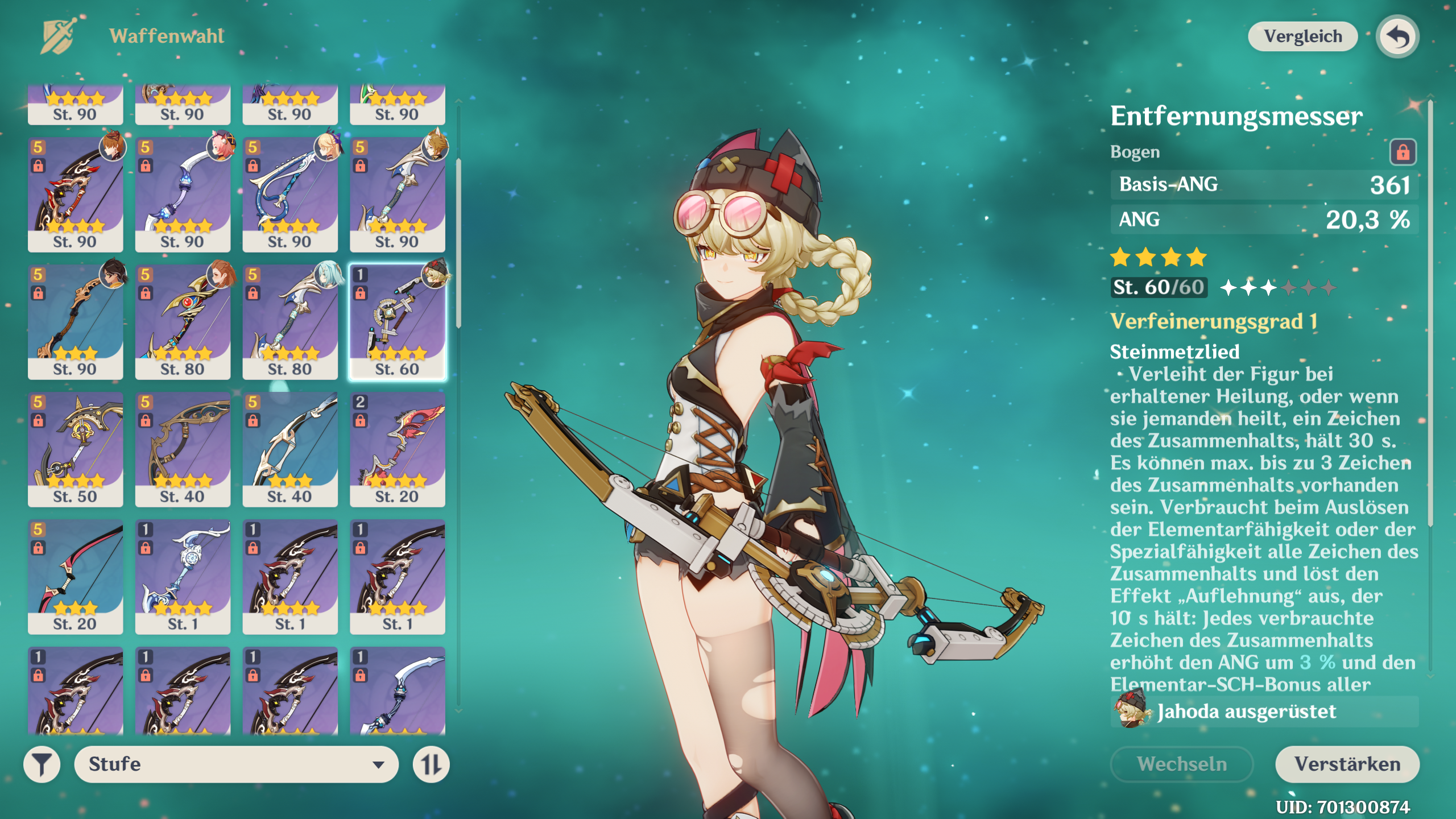
Task: Toggle the lock on Entfernungsmesser
Action: [x=1403, y=152]
